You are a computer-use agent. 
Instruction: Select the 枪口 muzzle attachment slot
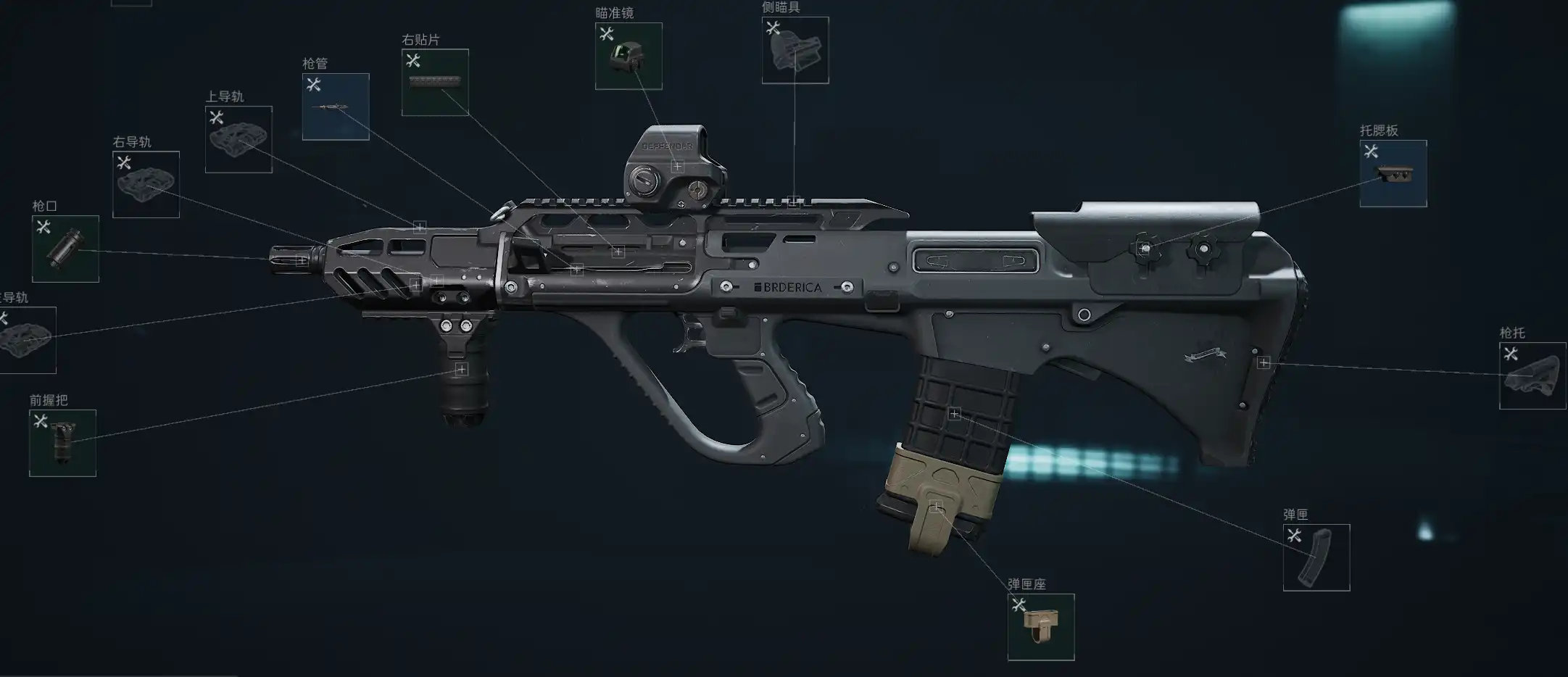click(x=65, y=249)
